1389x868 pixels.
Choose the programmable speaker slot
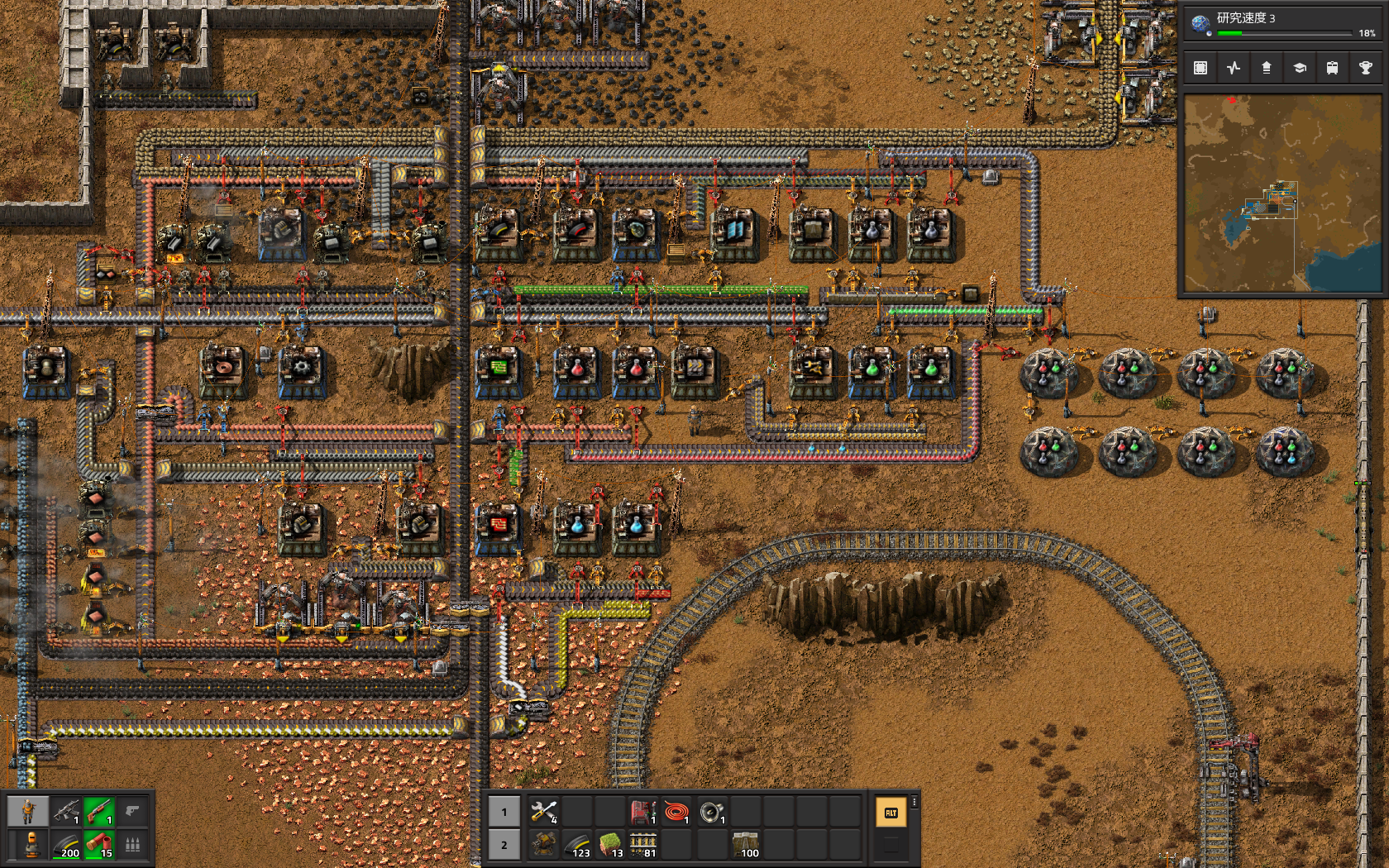(x=711, y=812)
